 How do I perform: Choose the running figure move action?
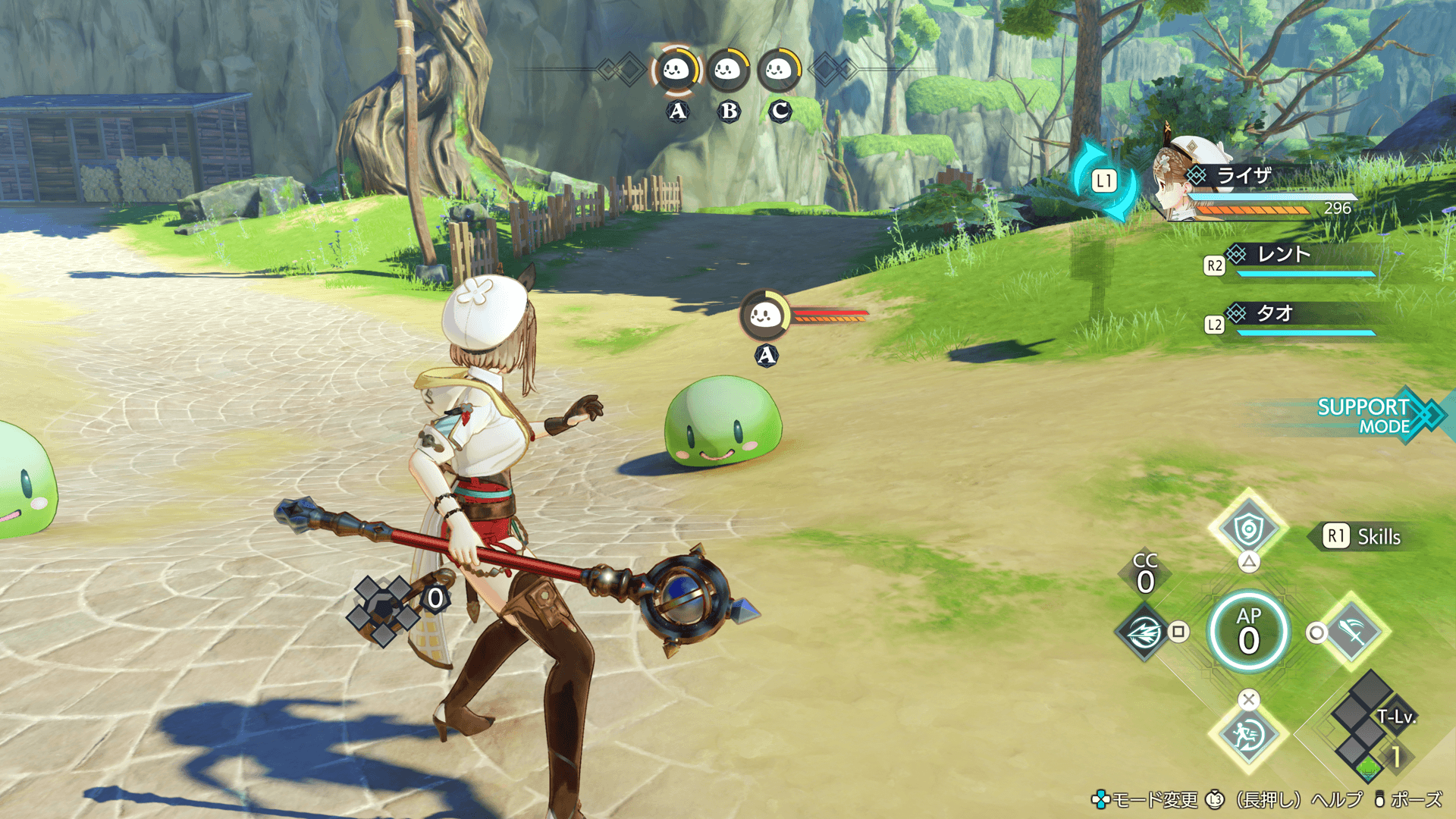point(1248,735)
